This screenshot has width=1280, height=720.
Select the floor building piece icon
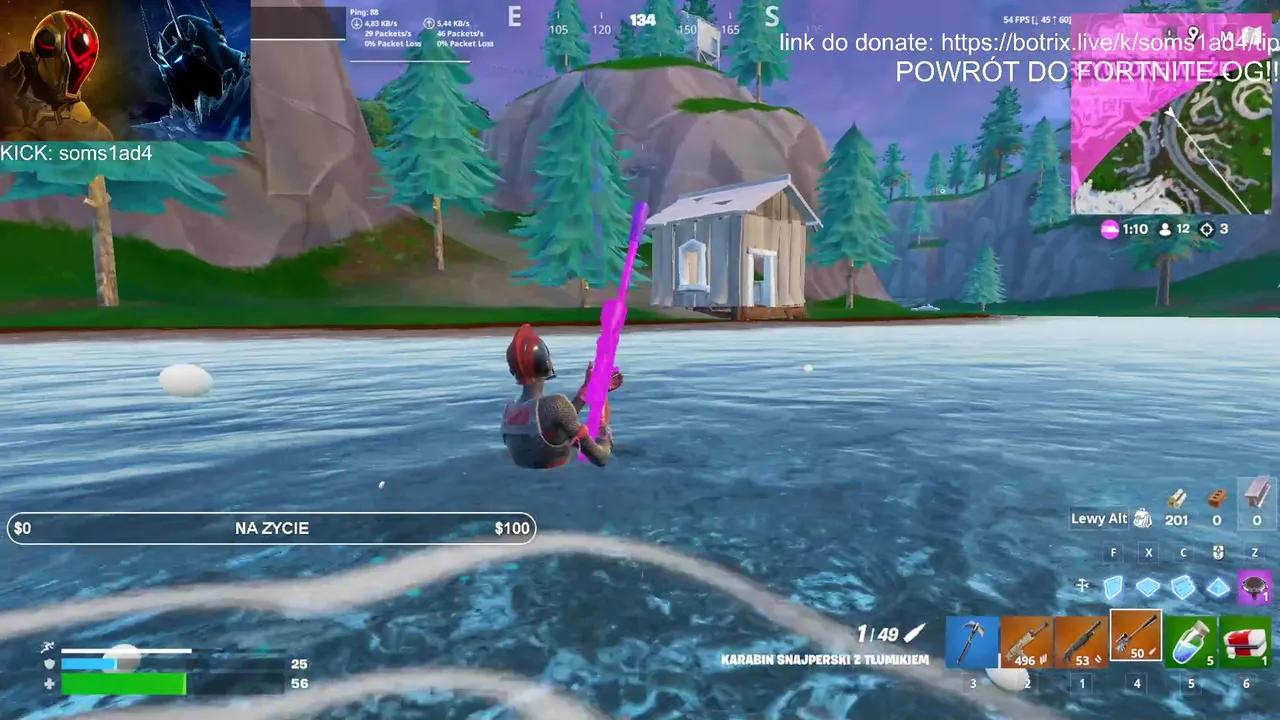tap(1148, 589)
